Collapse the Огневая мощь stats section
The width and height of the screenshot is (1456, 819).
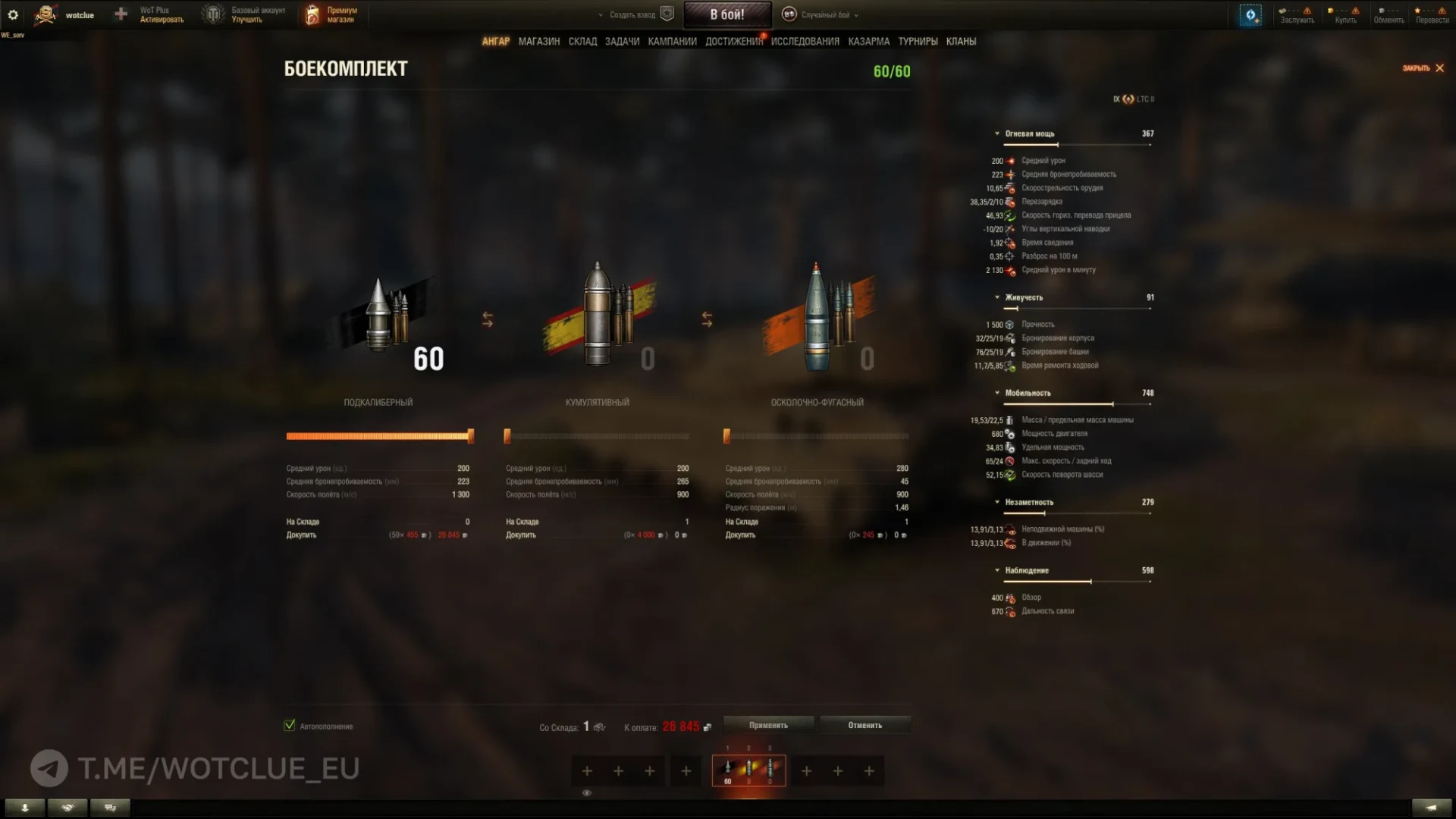coord(998,133)
